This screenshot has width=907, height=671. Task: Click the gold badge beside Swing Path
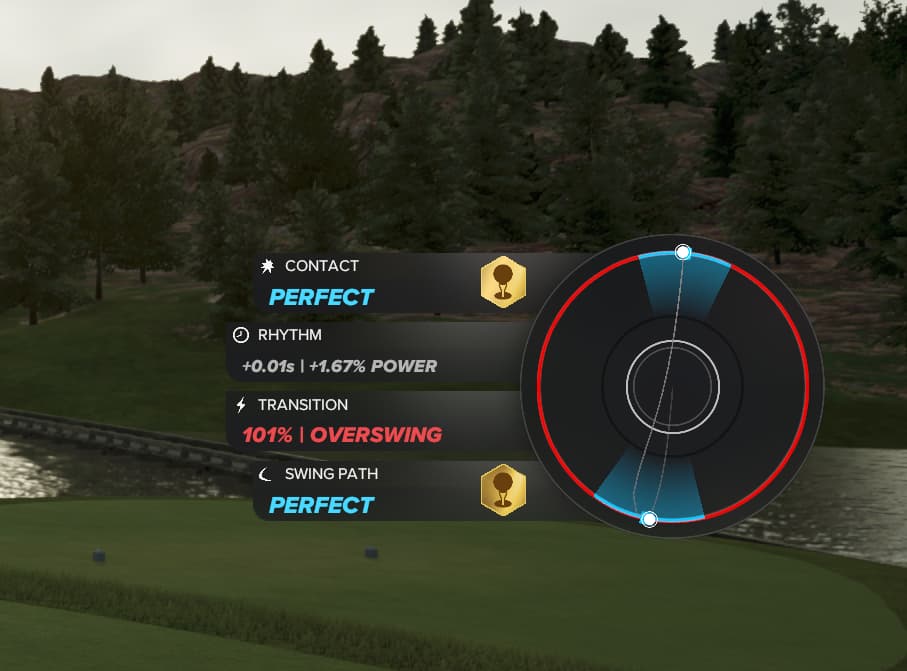click(x=503, y=491)
